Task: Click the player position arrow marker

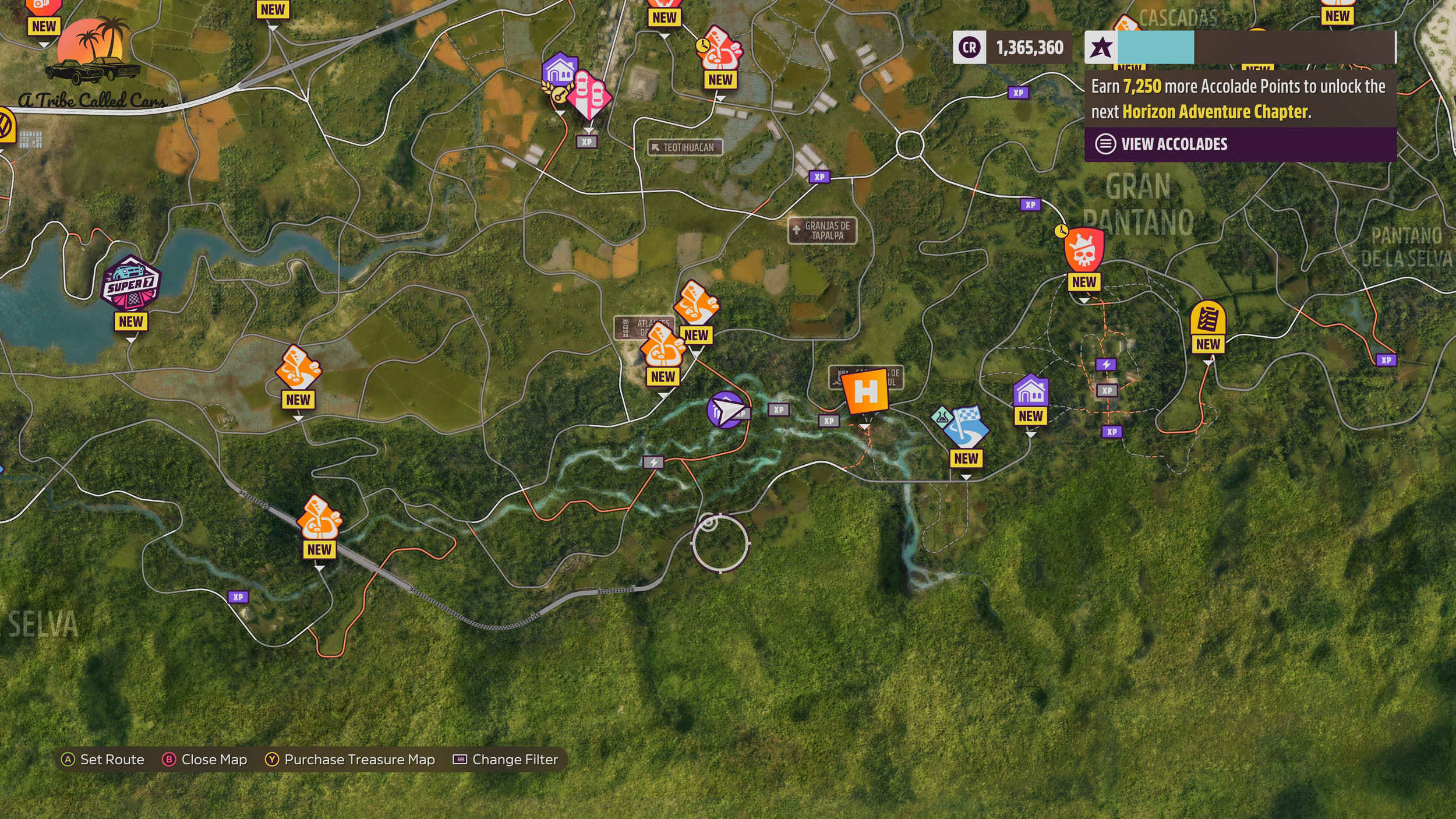Action: (x=726, y=410)
